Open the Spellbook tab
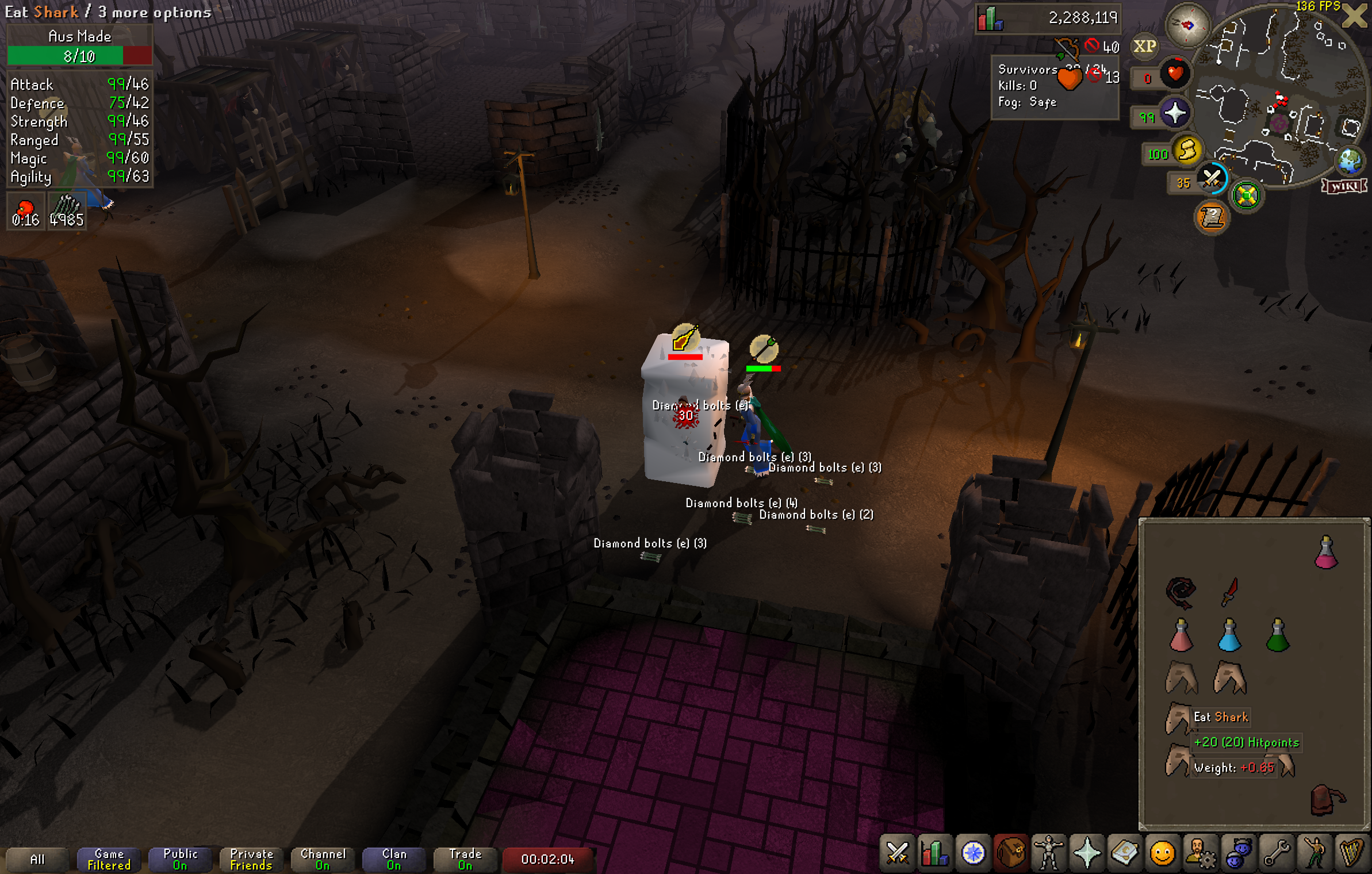The image size is (1372, 874). (1124, 853)
